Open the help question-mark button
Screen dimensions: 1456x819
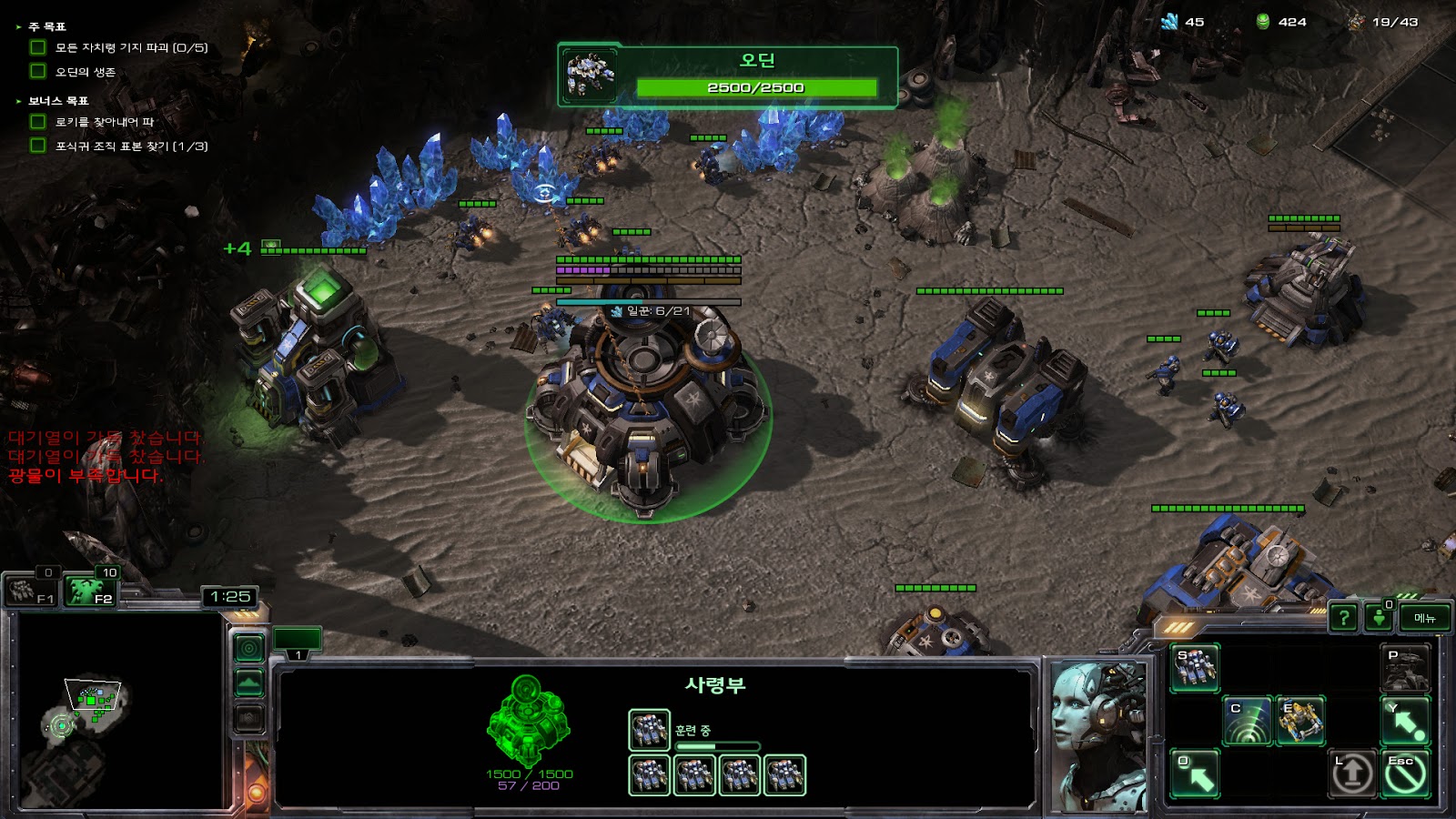(x=1343, y=618)
